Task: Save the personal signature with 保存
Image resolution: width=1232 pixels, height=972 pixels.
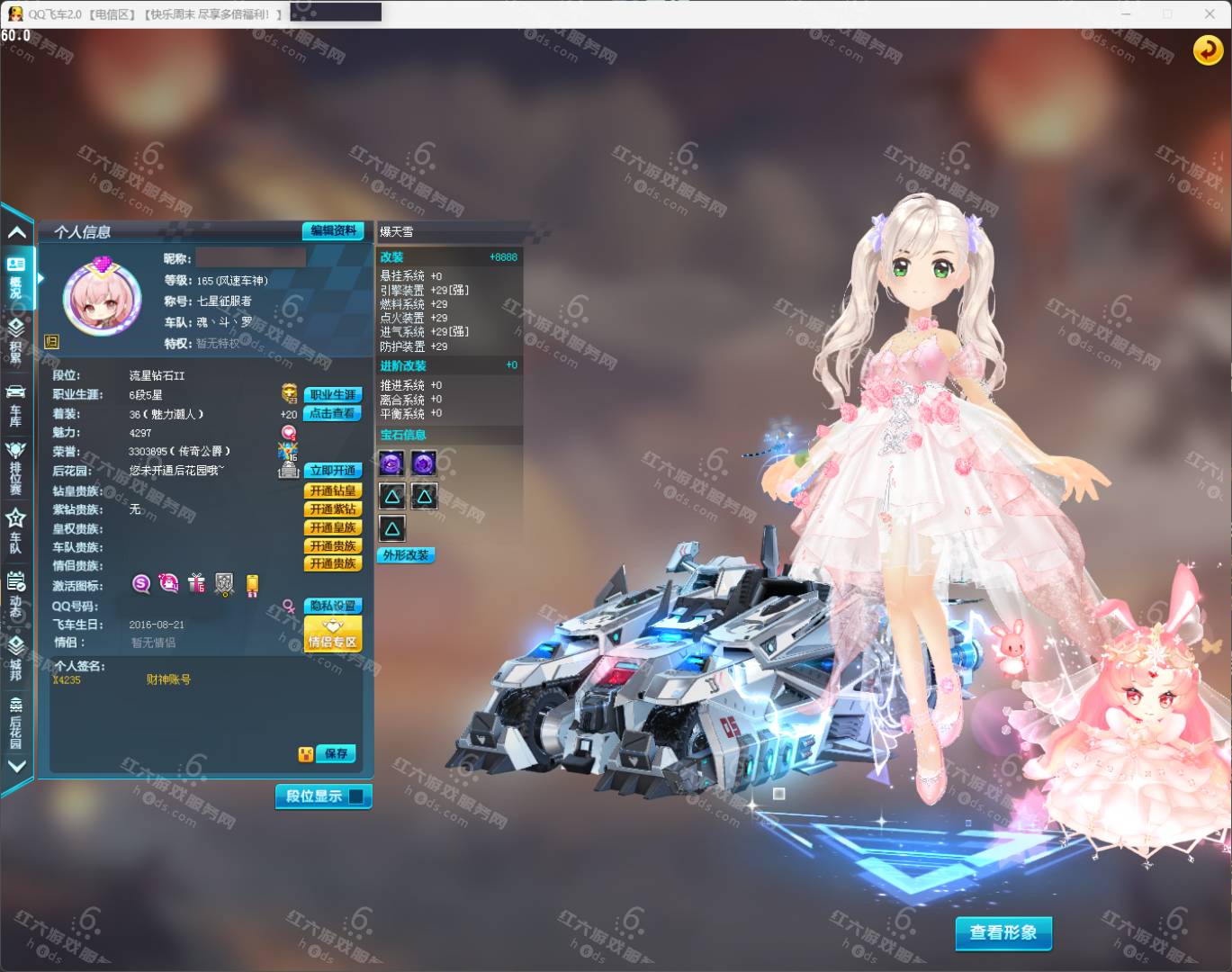Action: coord(337,753)
